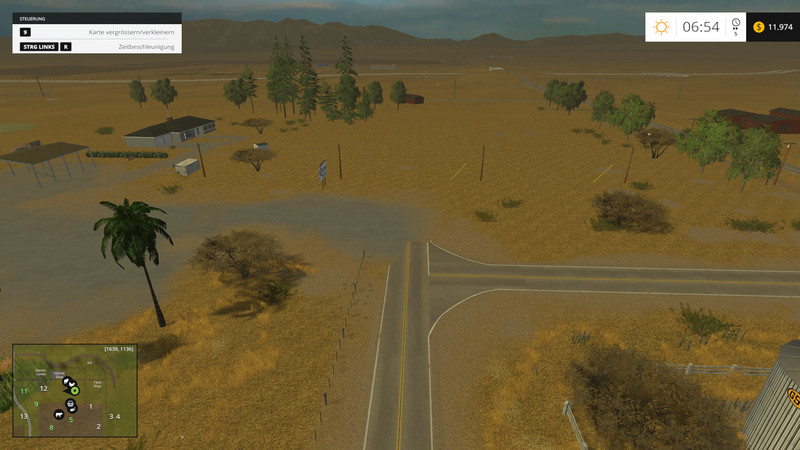Select field 2 on the minimap
Viewport: 800px width, 450px height.
pyautogui.click(x=98, y=427)
